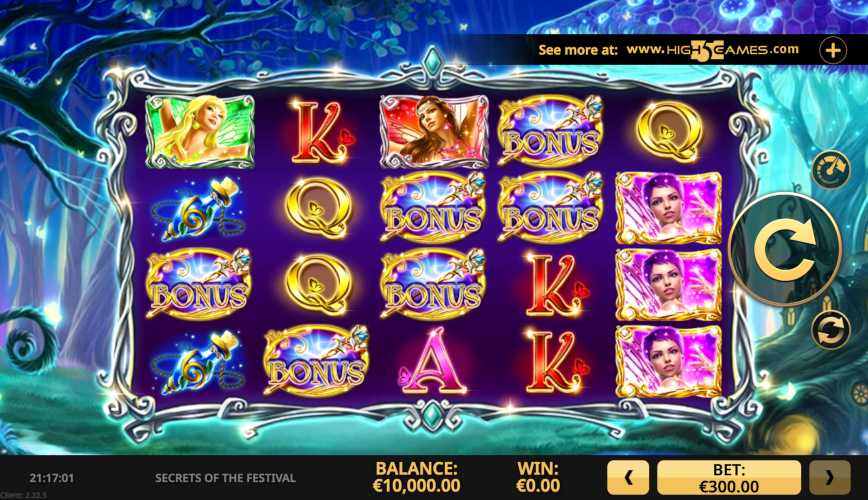This screenshot has height=500, width=868.
Task: Open the plus menu in the top corner
Action: 833,49
